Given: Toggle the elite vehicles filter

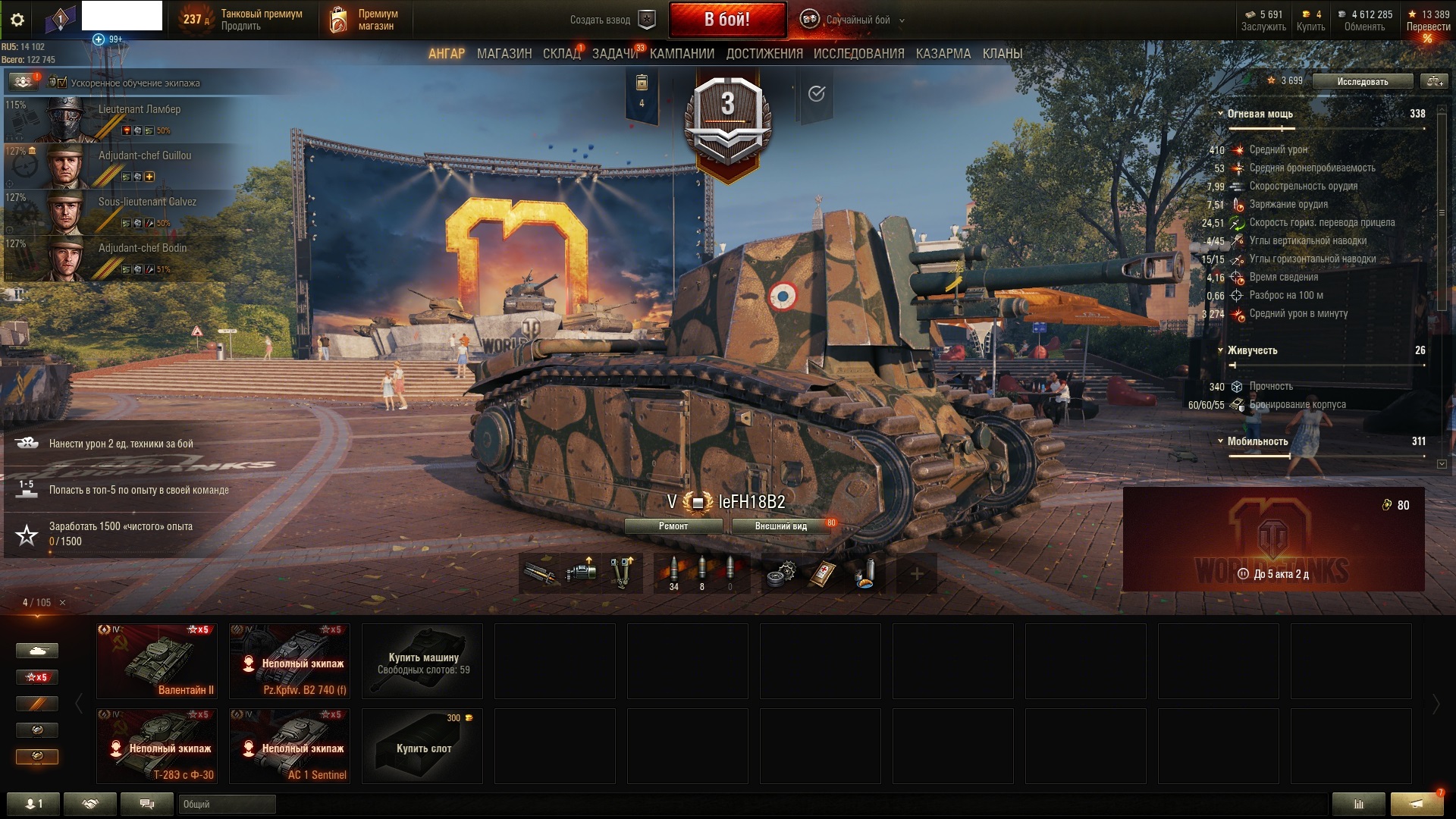Looking at the screenshot, I should coord(37,730).
